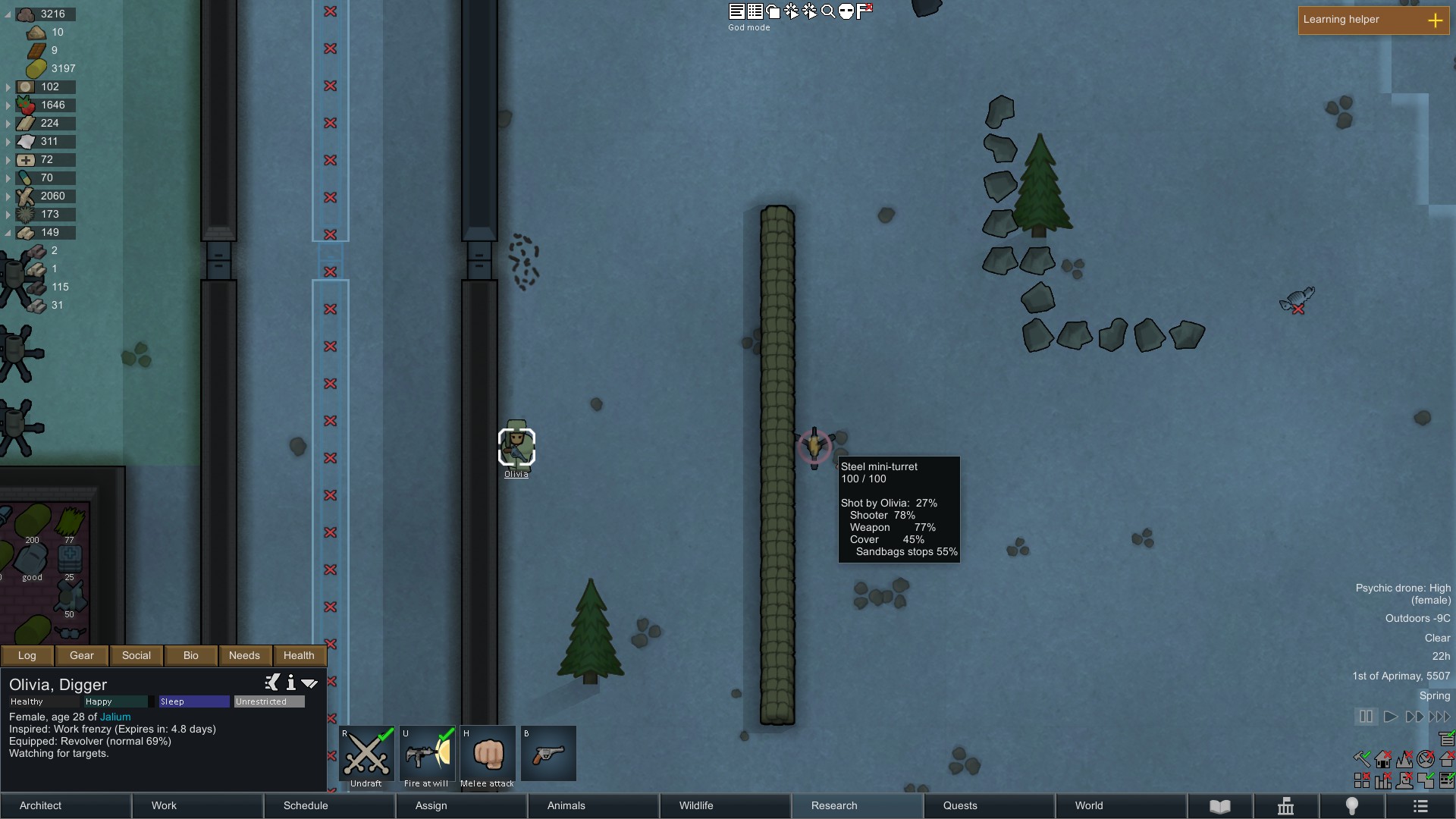Open the Architect menu
Screen dimensions: 1456x819
(x=66, y=805)
